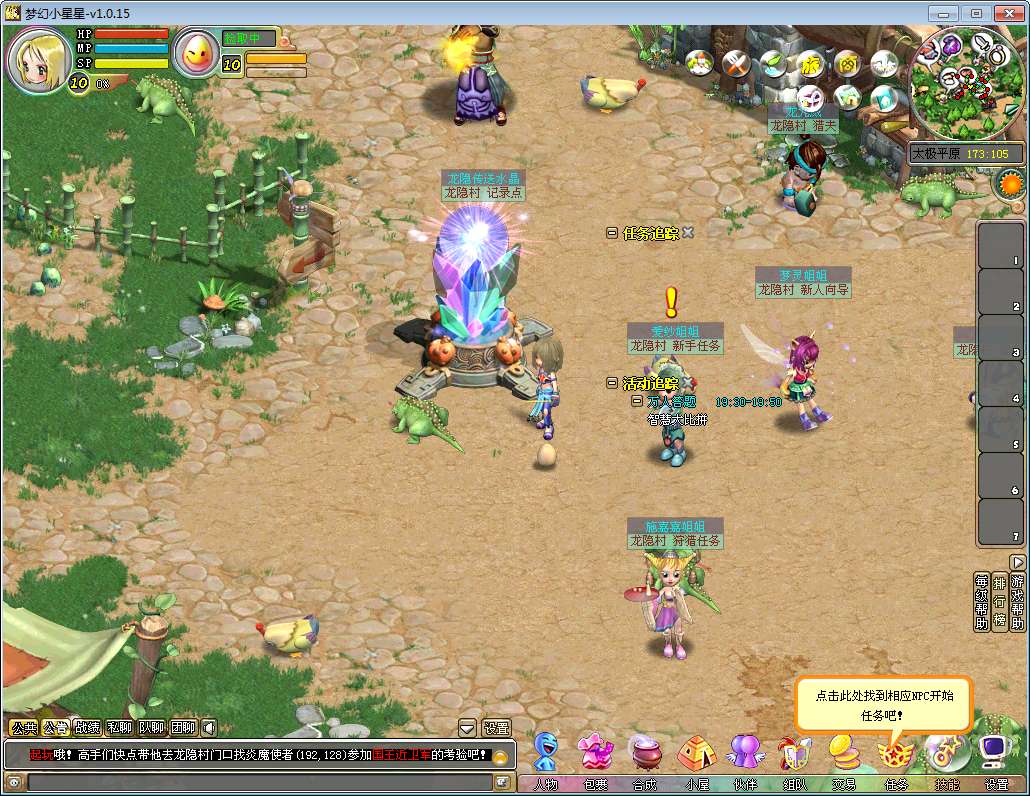The image size is (1030, 796).
Task: Open the 排行榜 ranking list
Action: click(999, 602)
